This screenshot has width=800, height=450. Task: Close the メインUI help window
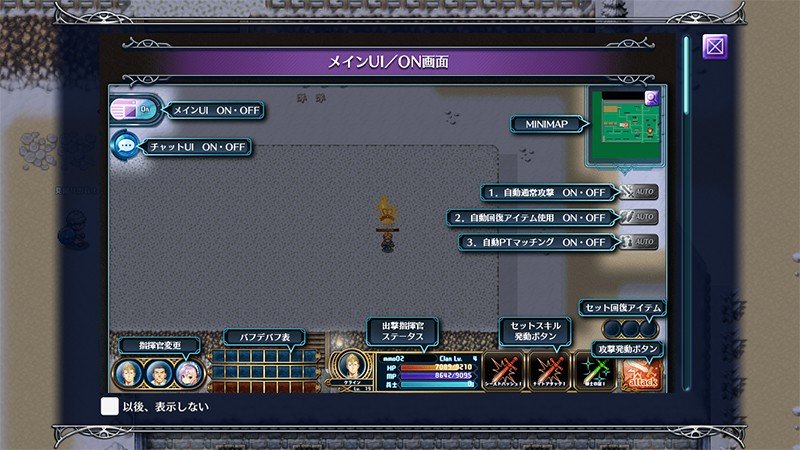[714, 47]
